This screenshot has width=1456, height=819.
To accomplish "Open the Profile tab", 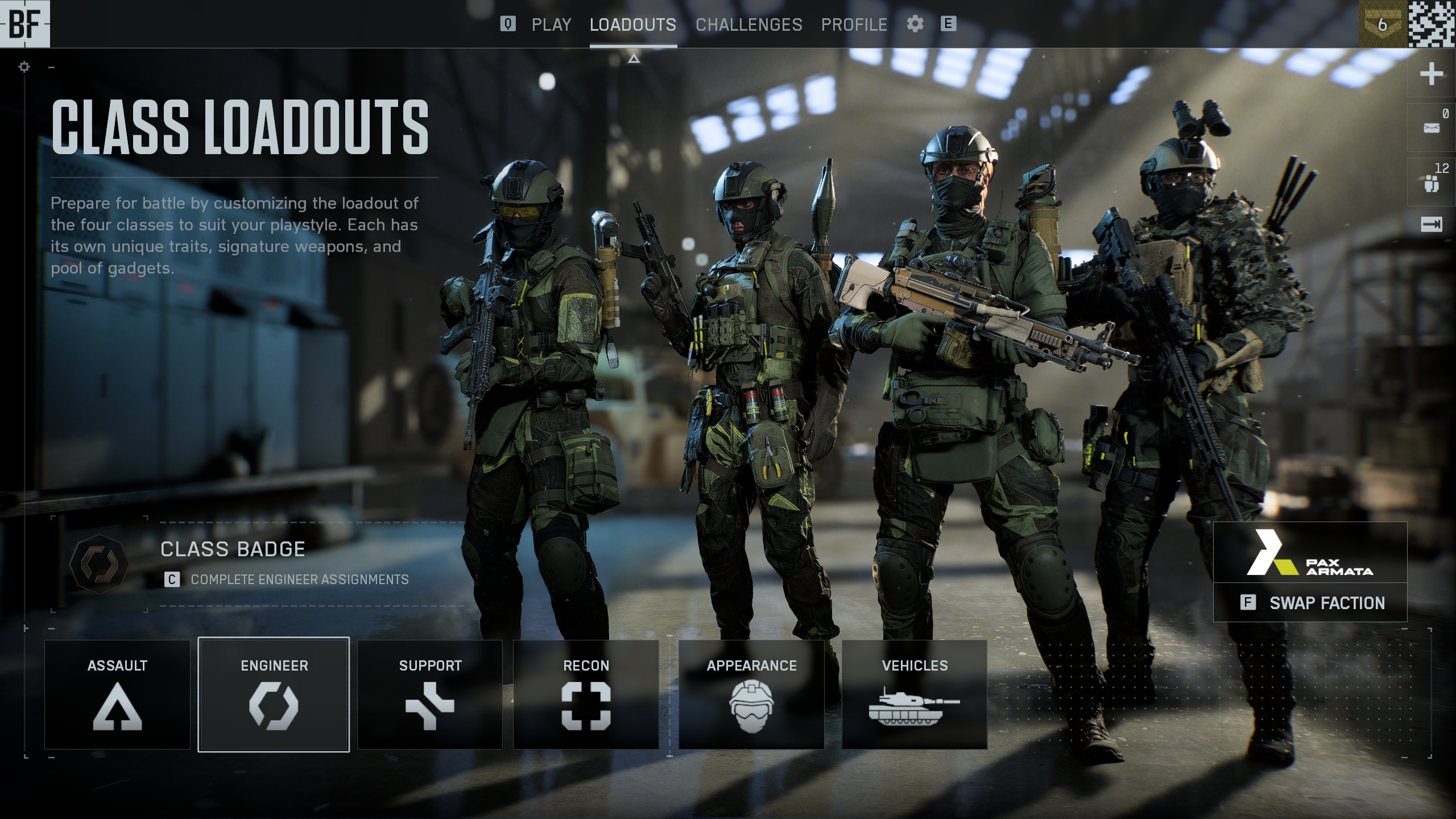I will [854, 24].
